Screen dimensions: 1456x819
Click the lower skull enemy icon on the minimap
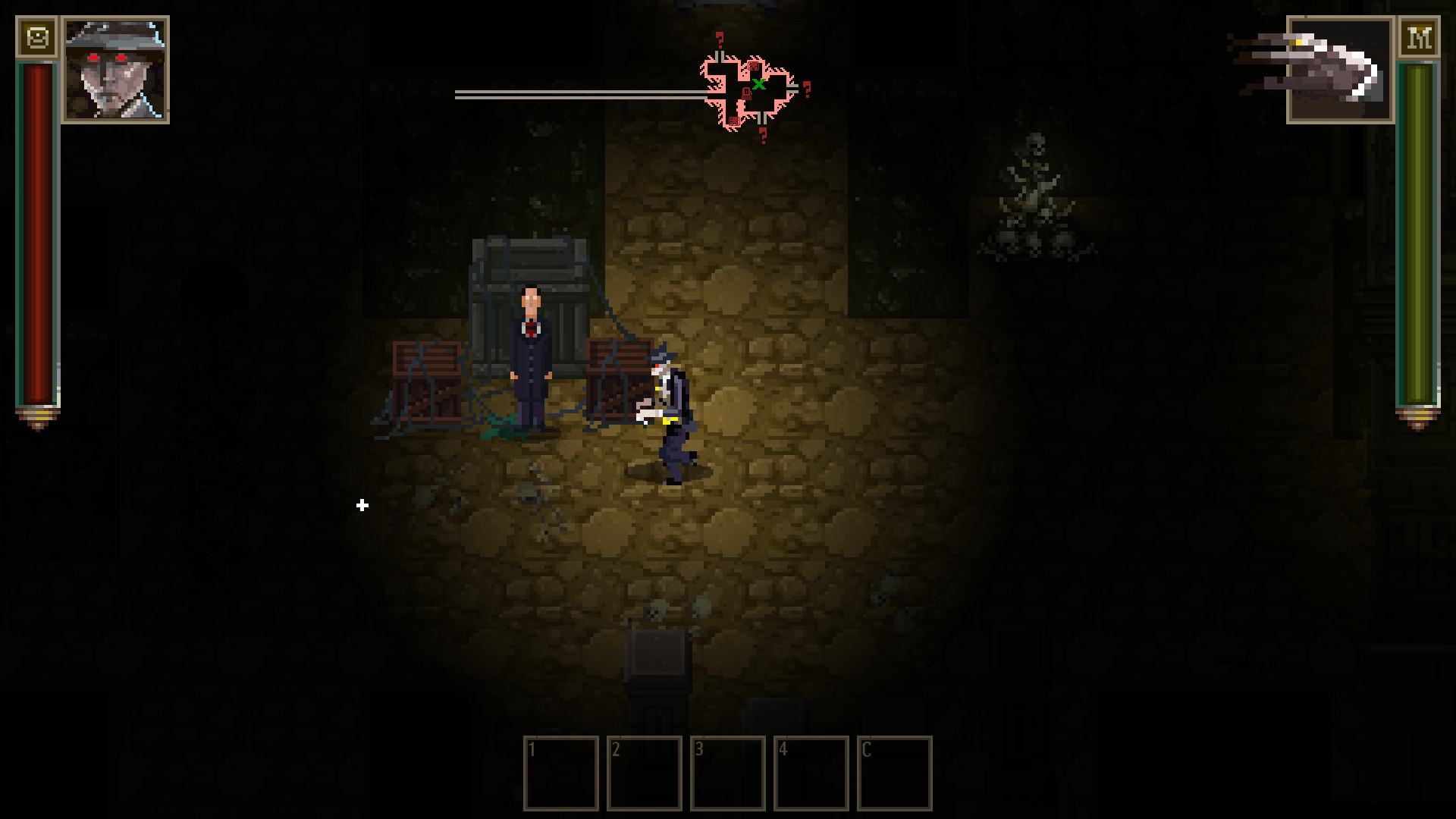(x=734, y=121)
